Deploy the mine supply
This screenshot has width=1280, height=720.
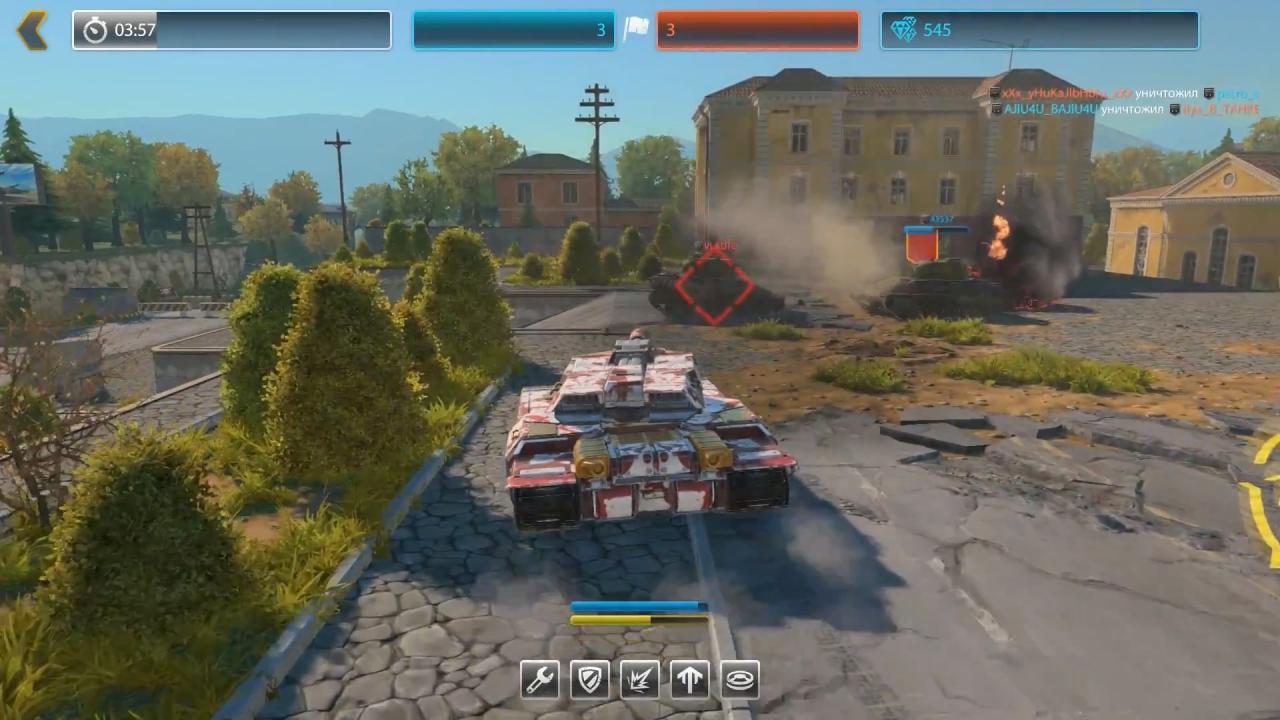coord(740,680)
